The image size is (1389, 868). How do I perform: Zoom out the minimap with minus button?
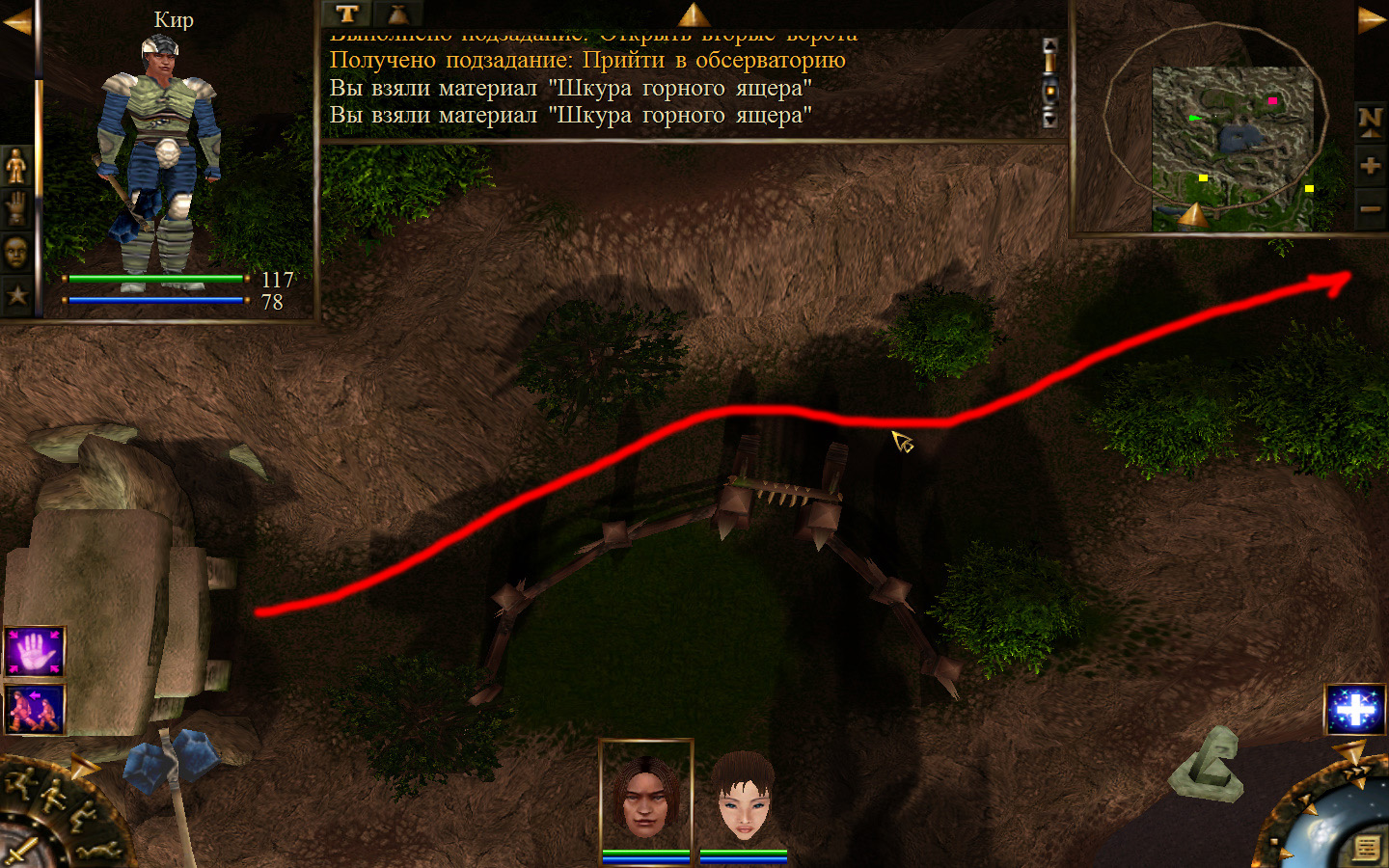click(1370, 208)
